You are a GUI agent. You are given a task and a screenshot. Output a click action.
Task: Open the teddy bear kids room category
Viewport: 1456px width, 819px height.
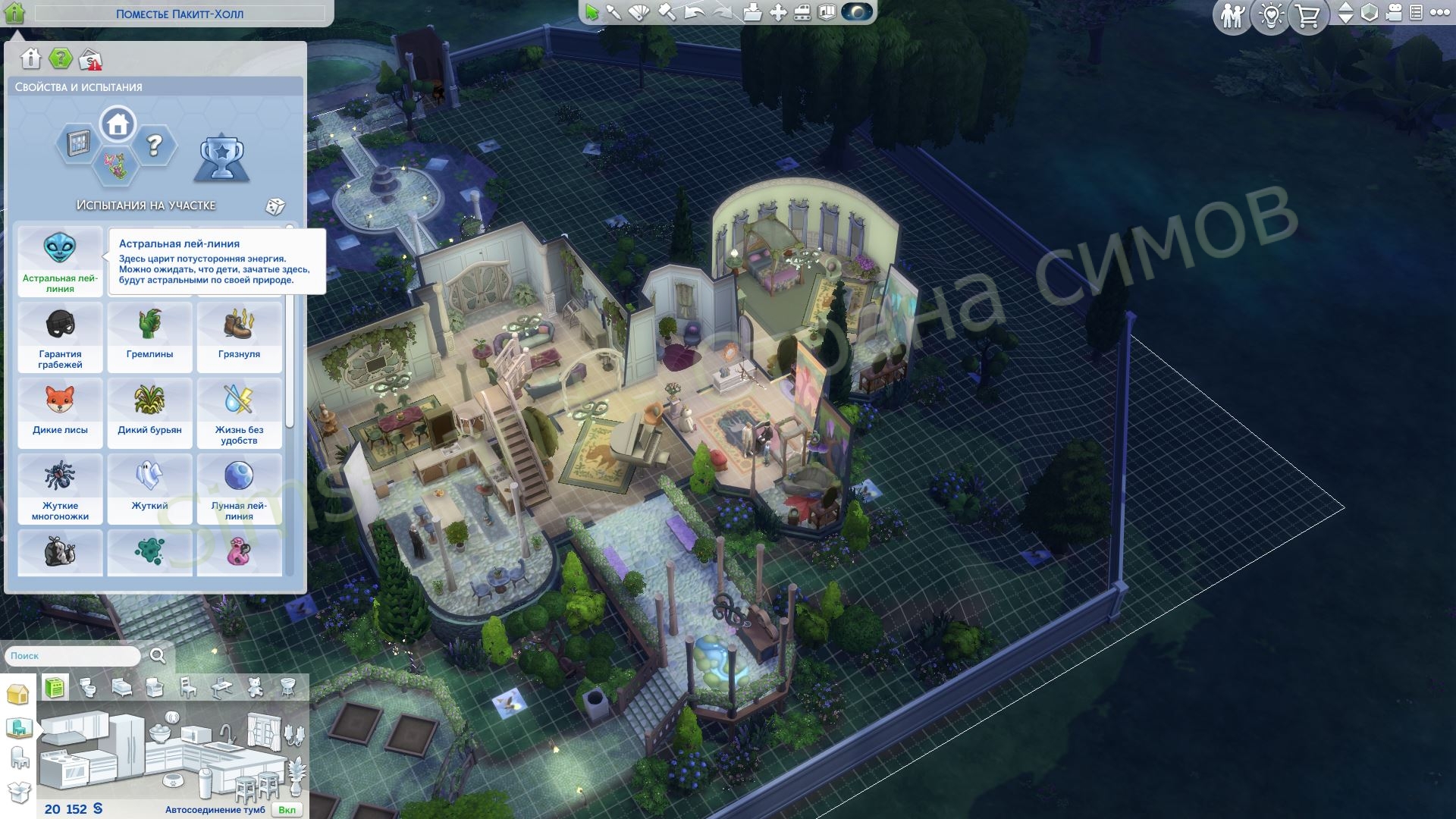pyautogui.click(x=256, y=688)
